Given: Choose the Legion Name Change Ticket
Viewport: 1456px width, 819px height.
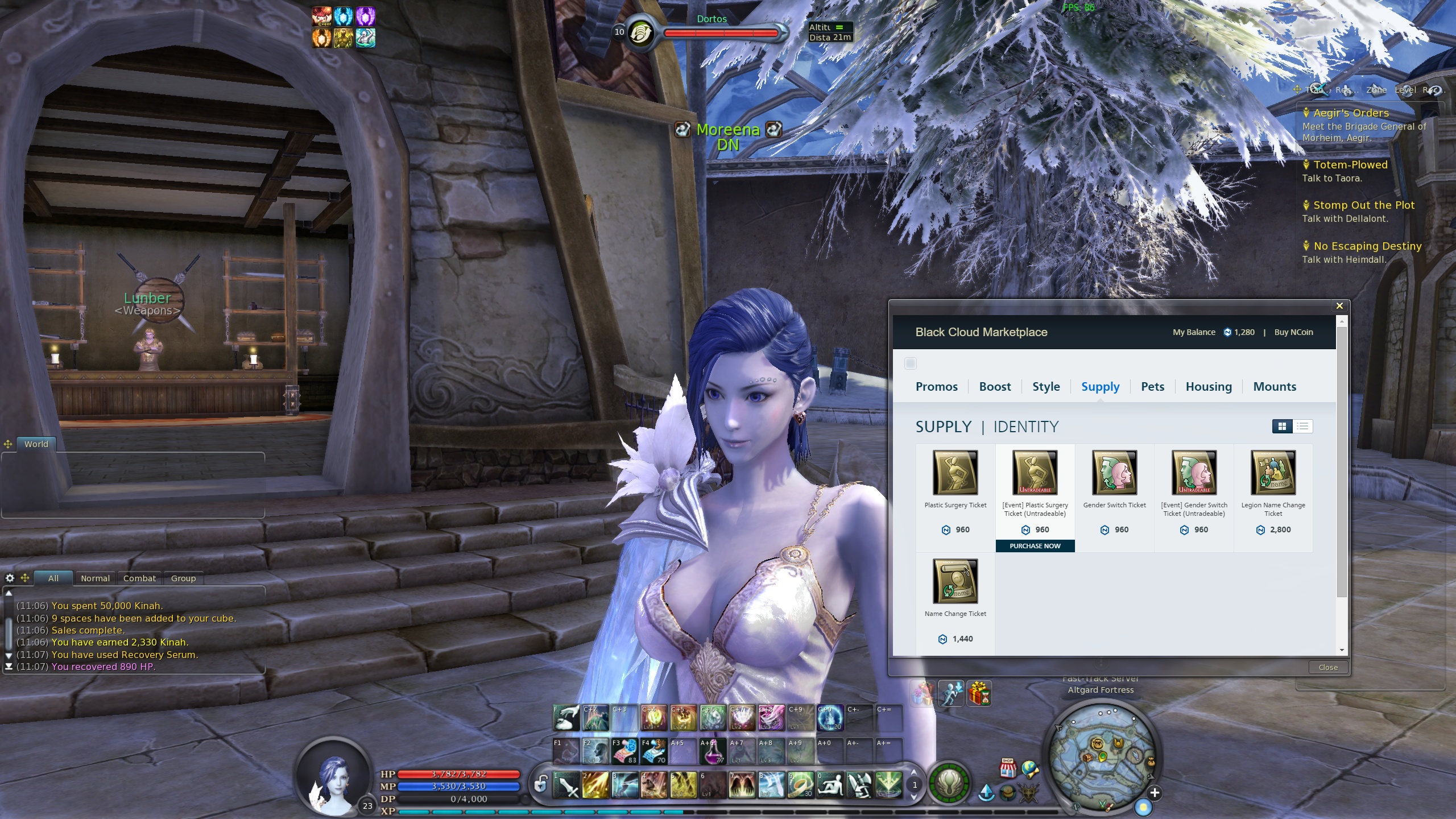Looking at the screenshot, I should point(1273,473).
